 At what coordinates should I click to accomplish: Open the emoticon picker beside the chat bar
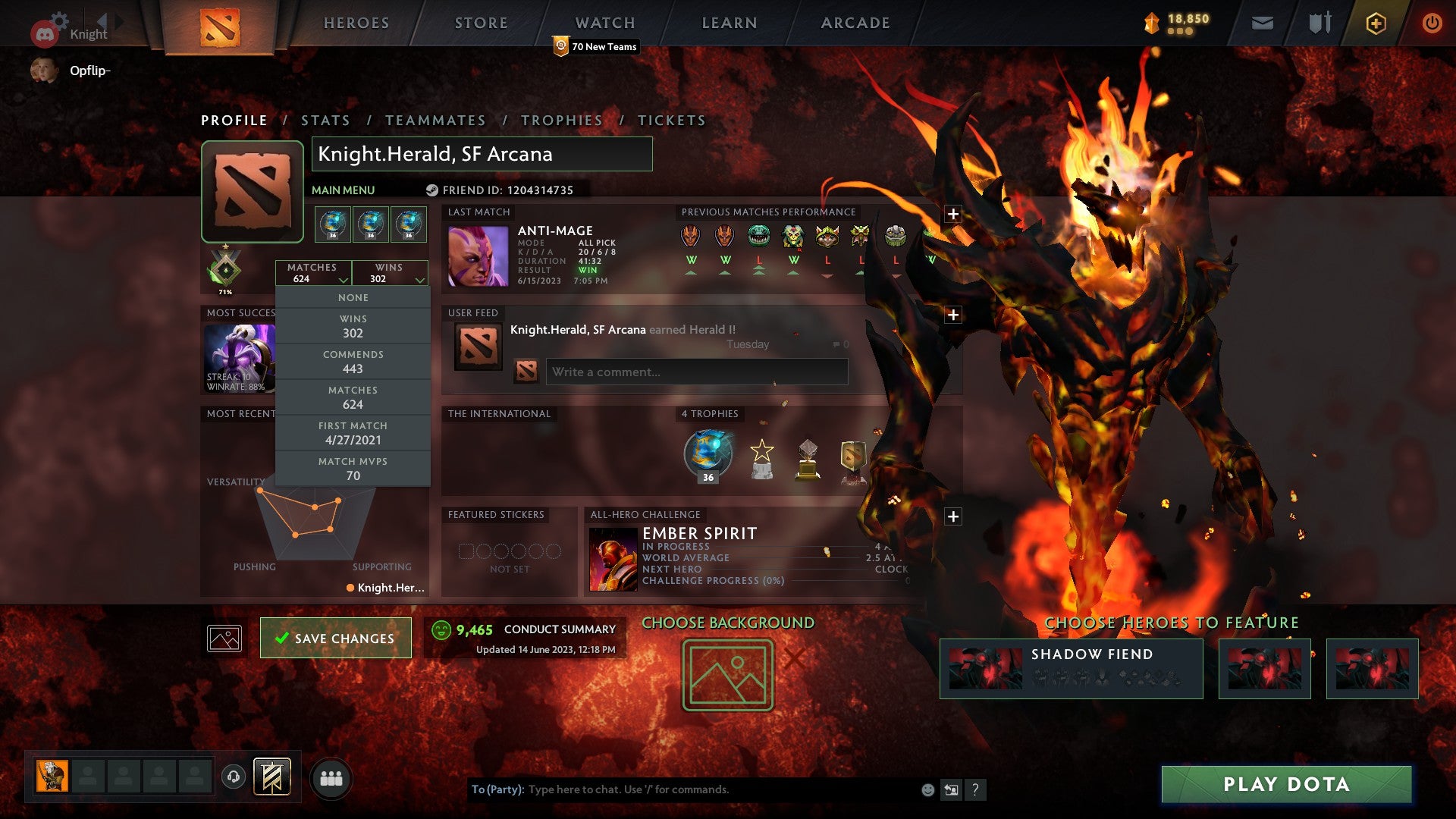(x=927, y=789)
